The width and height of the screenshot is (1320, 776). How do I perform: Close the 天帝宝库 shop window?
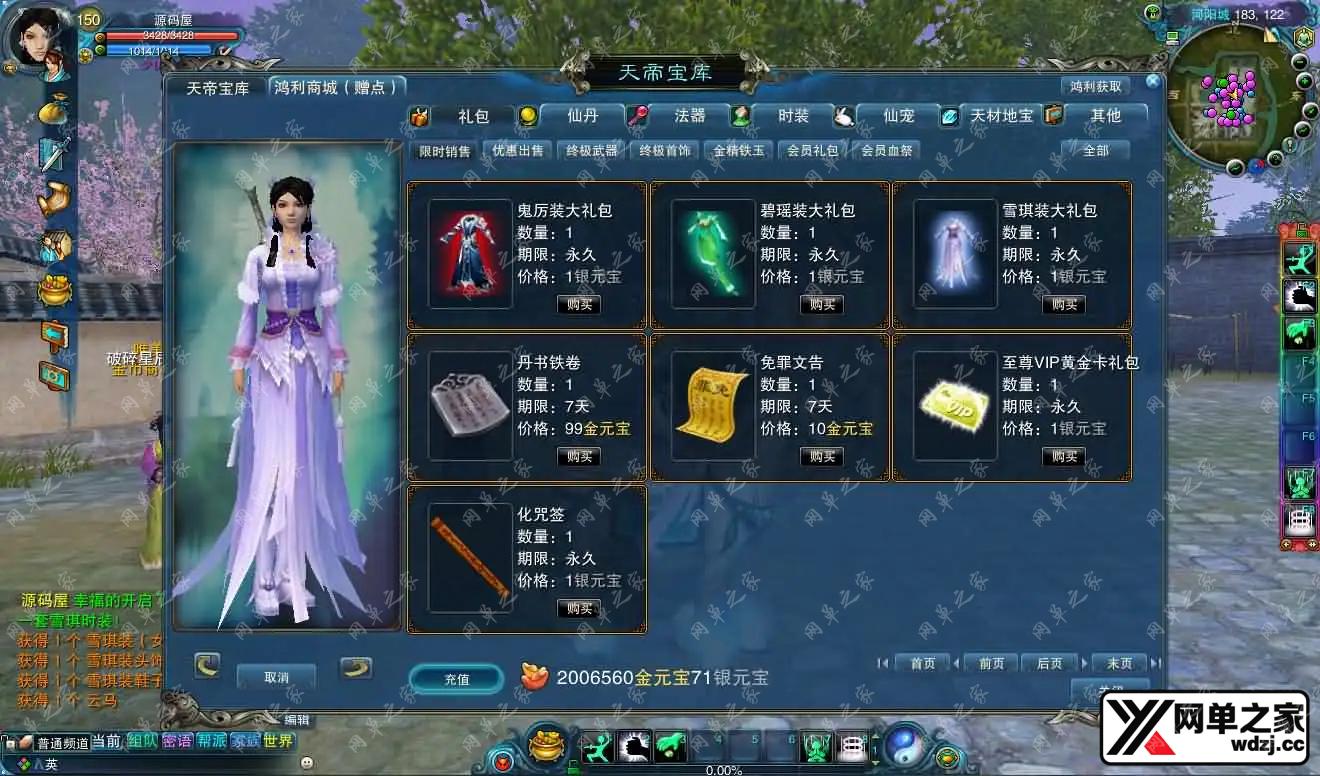(x=1153, y=81)
